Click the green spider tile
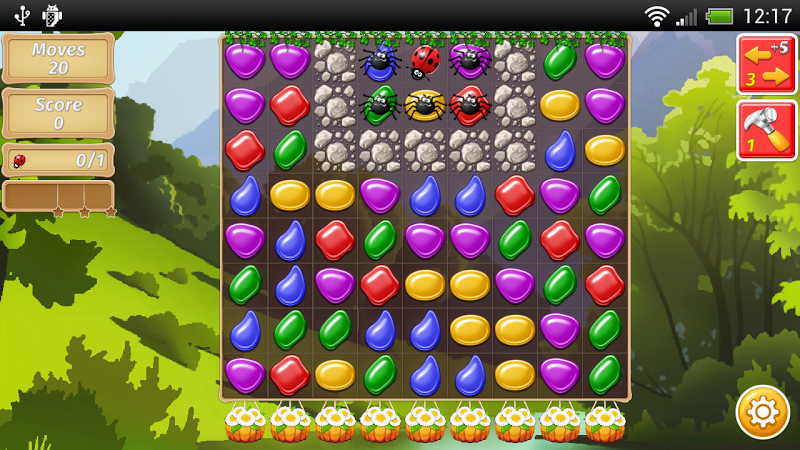 pos(380,104)
